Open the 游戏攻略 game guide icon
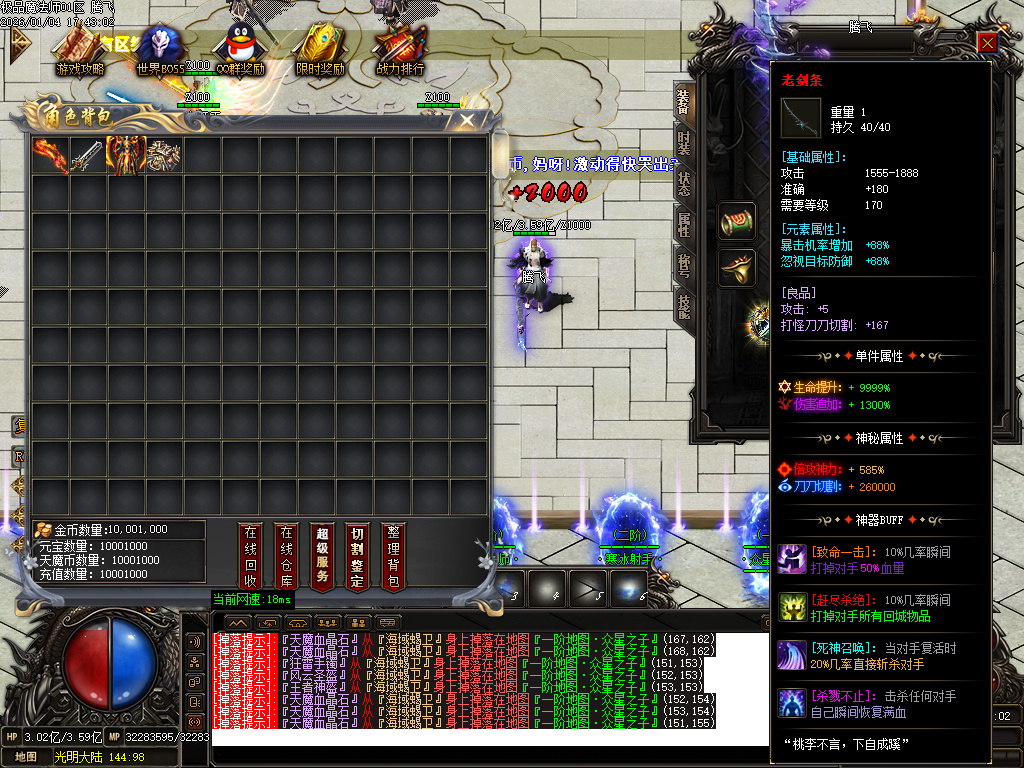This screenshot has height=768, width=1024. point(80,50)
